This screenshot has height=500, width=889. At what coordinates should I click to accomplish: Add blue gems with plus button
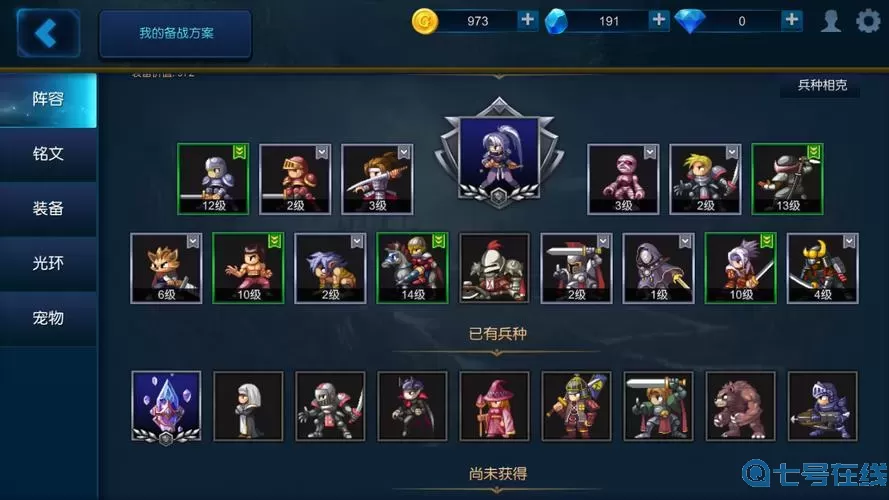coord(659,20)
